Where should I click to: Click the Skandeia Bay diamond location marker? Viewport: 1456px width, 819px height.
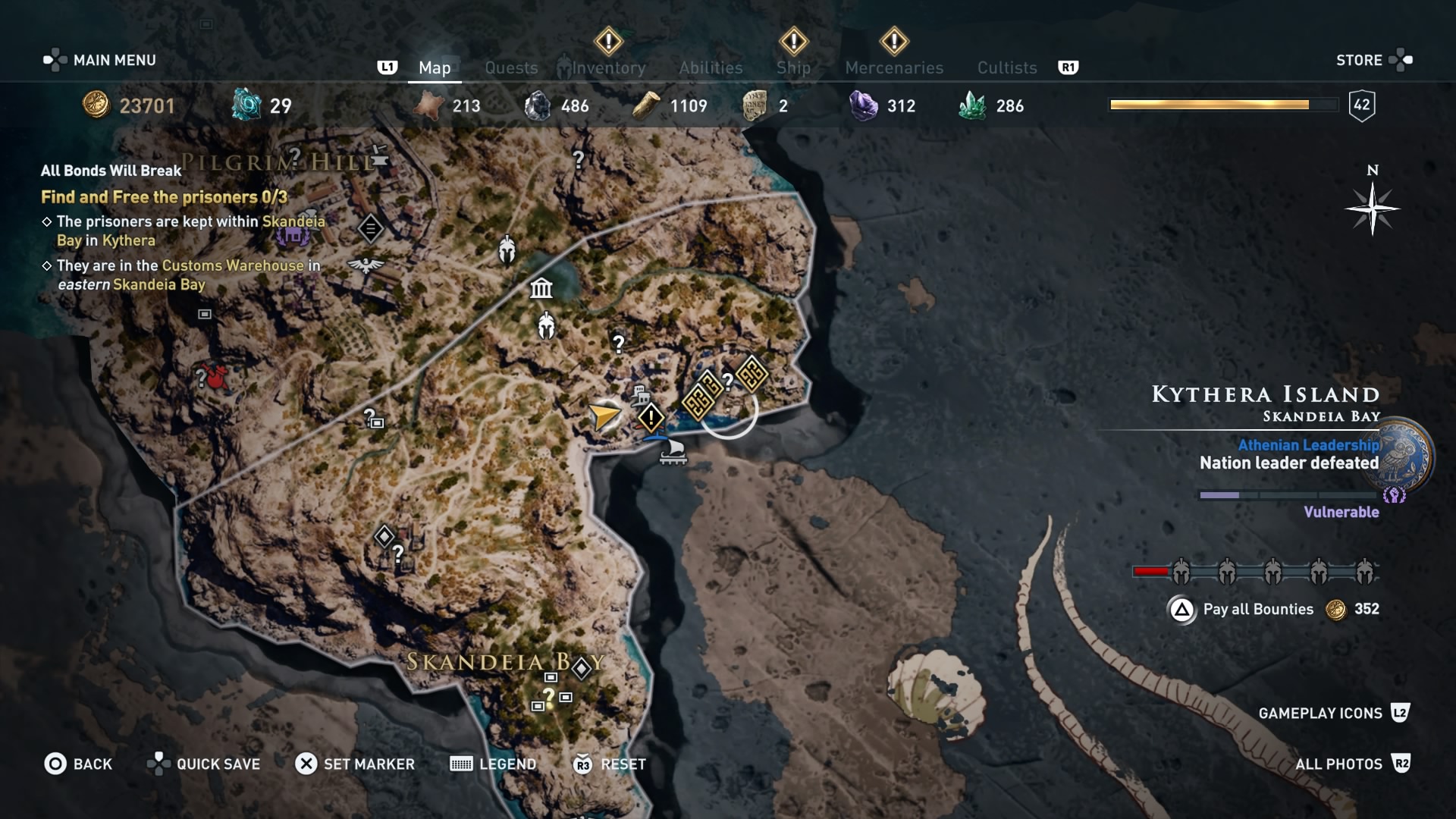581,667
